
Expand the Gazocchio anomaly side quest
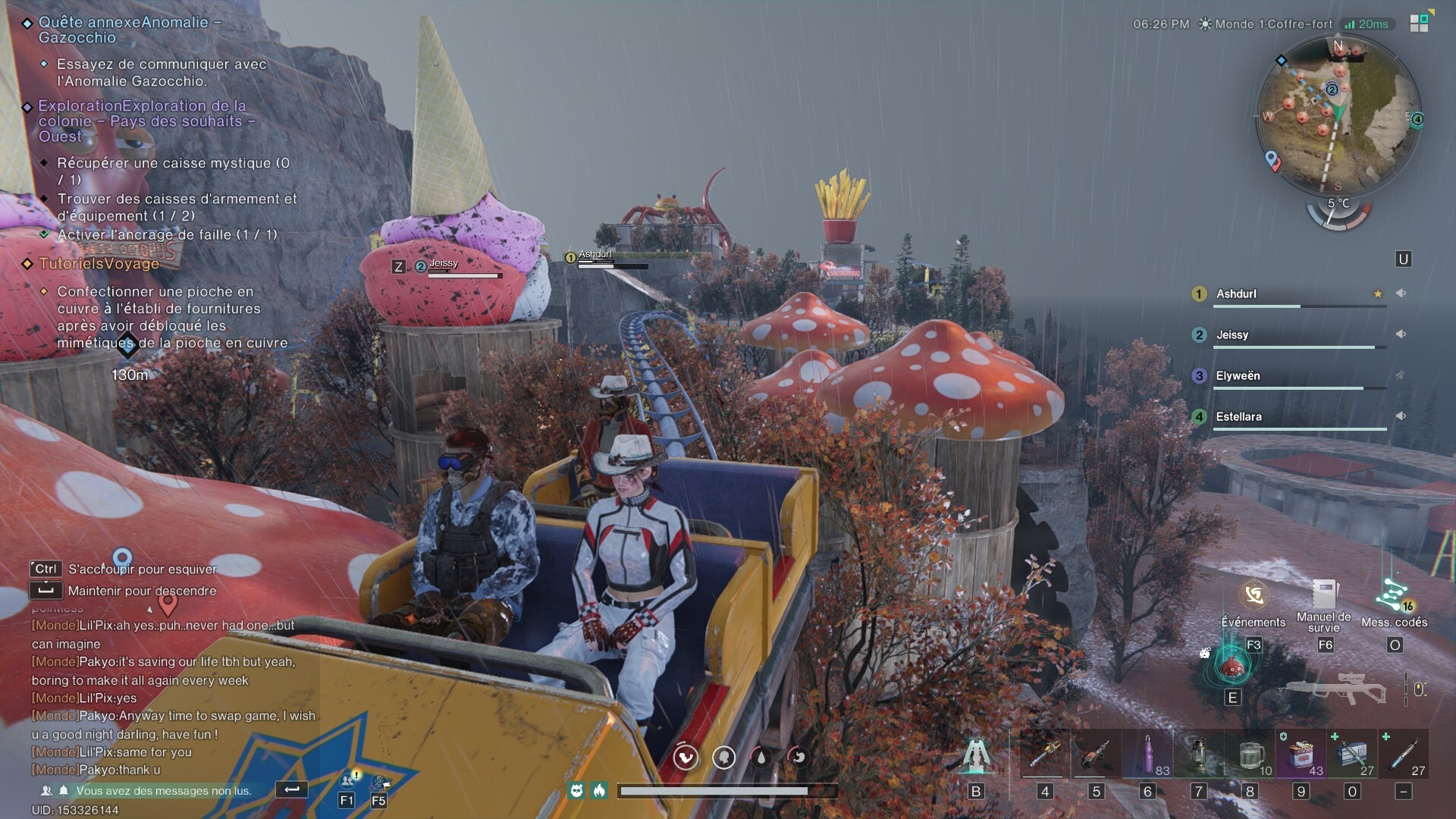pos(130,30)
